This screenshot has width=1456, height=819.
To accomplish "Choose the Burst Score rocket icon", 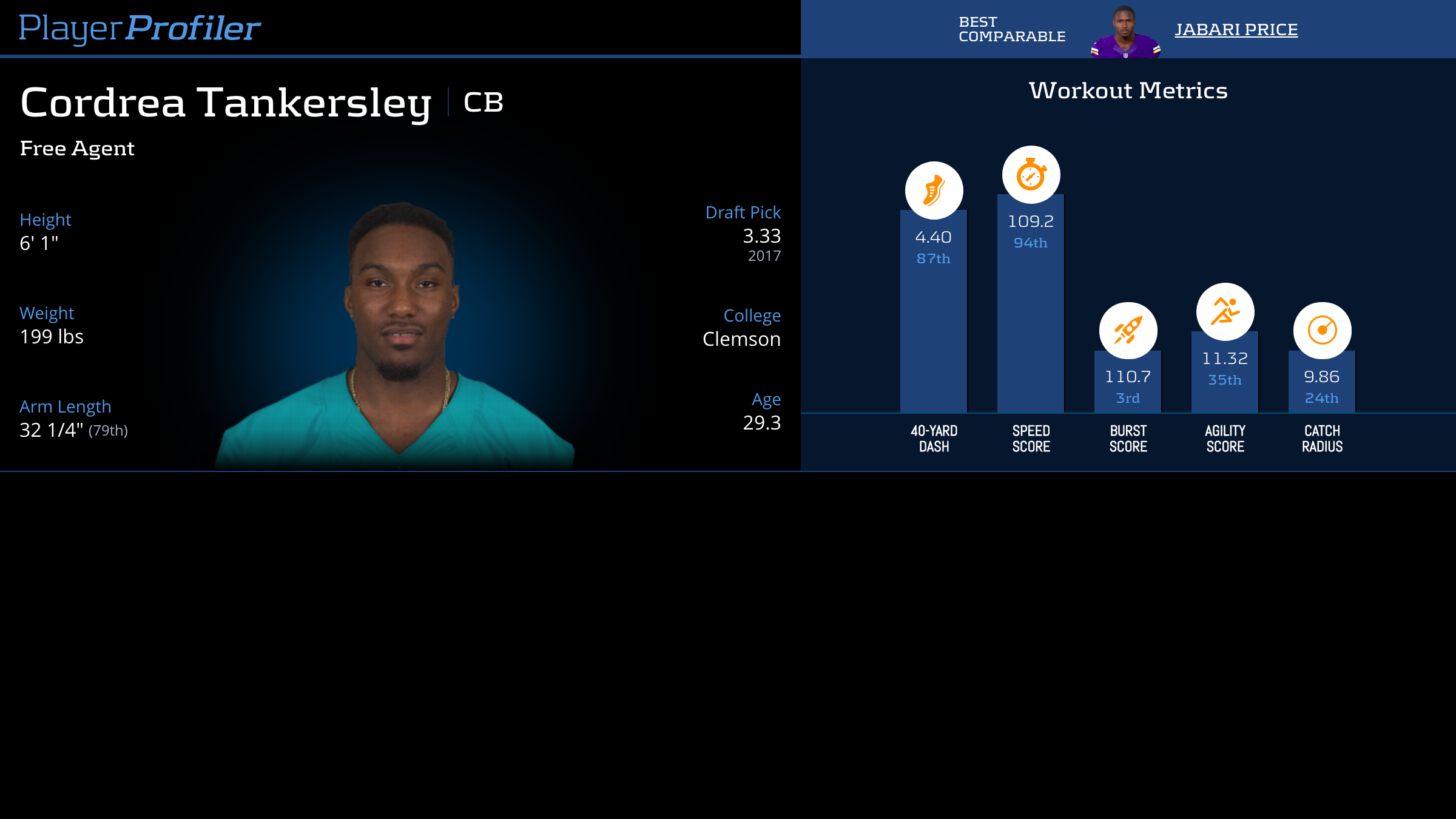I will coord(1128,331).
